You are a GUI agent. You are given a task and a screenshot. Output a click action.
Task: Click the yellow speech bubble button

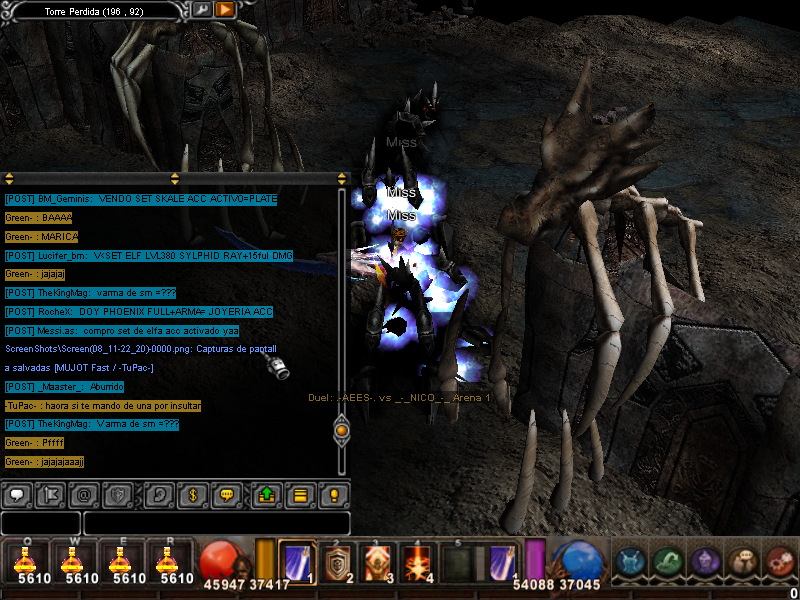click(x=228, y=494)
